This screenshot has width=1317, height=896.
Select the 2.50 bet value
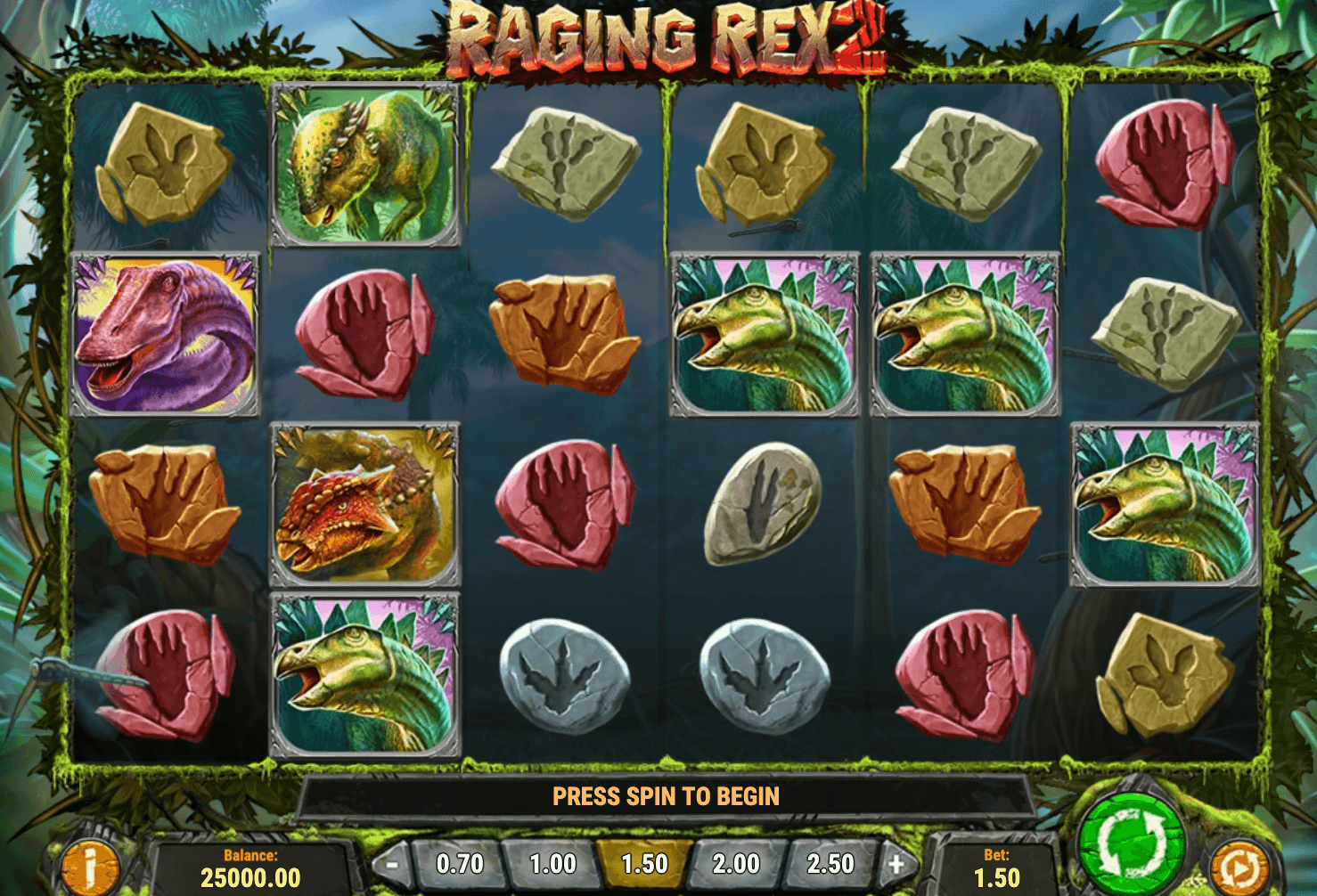[827, 862]
